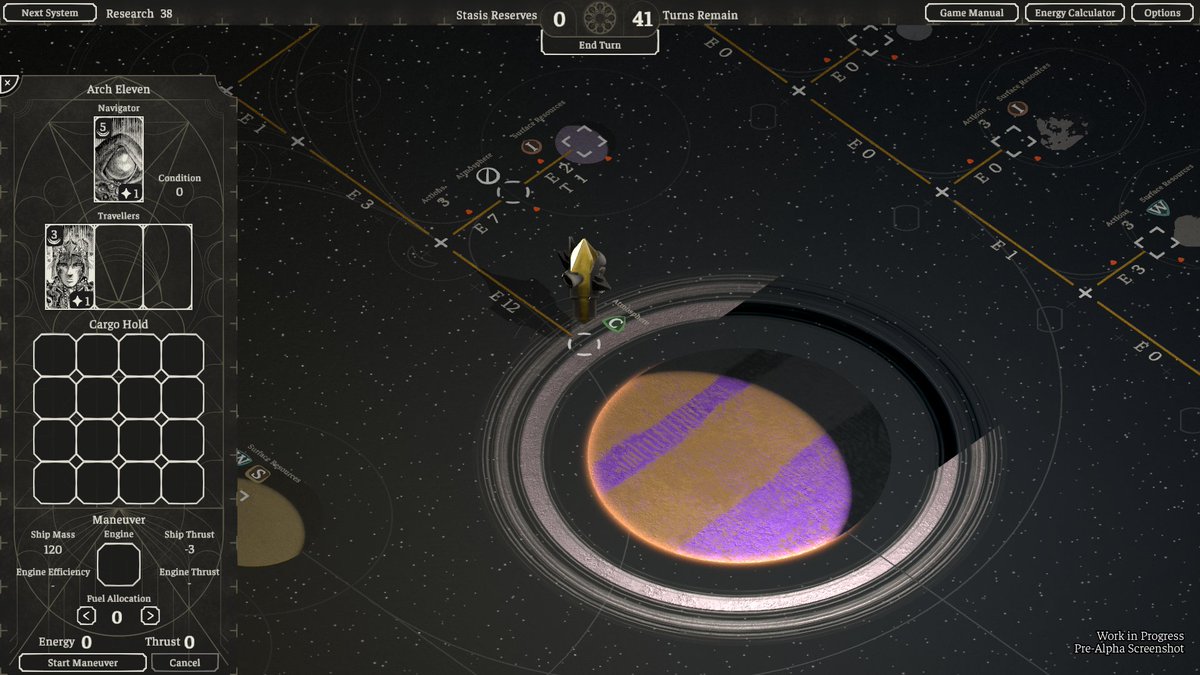Open the Game Manual

pyautogui.click(x=971, y=13)
